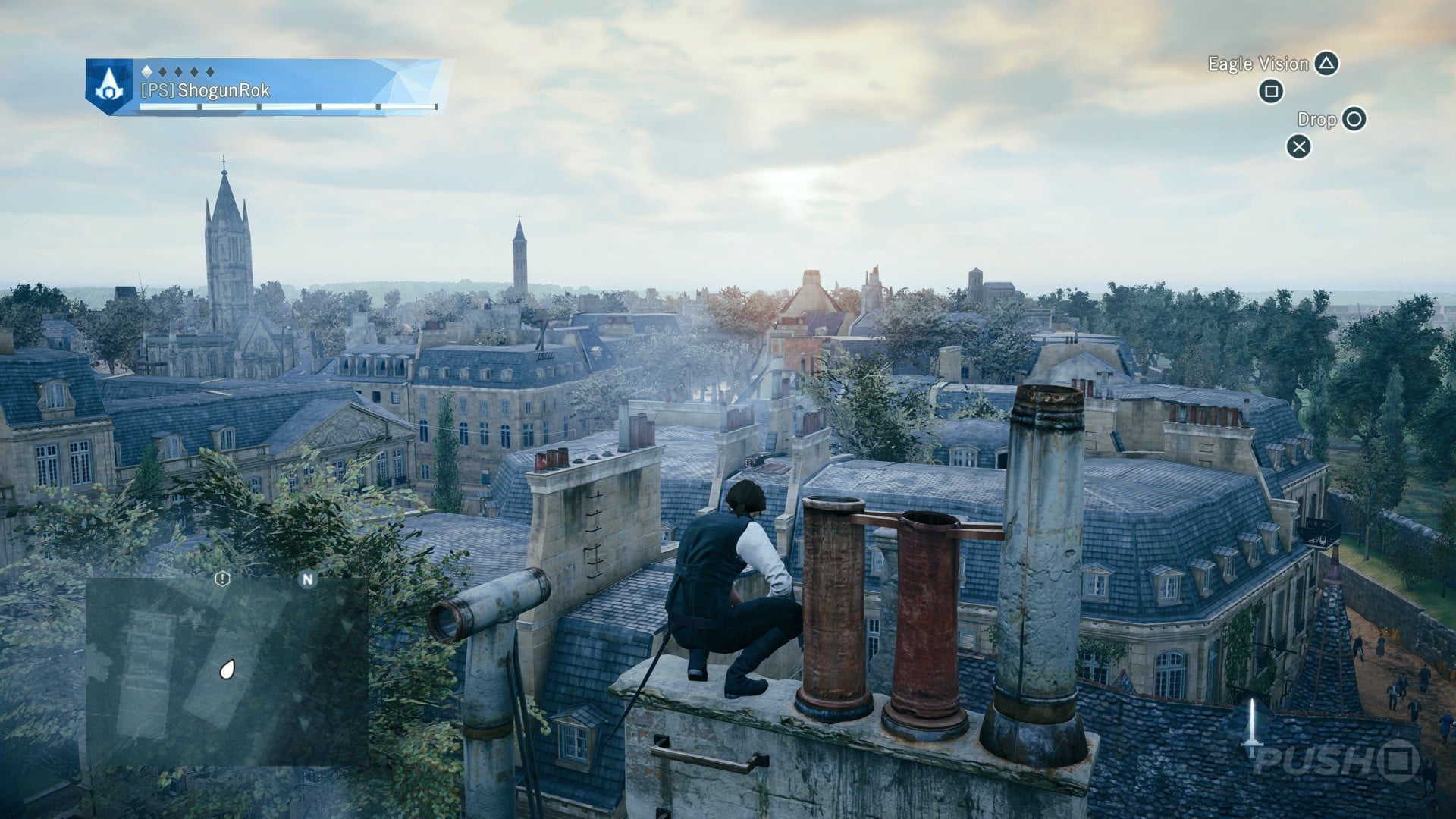Open the minimap in the corner
This screenshot has height=819, width=1456.
pyautogui.click(x=226, y=671)
